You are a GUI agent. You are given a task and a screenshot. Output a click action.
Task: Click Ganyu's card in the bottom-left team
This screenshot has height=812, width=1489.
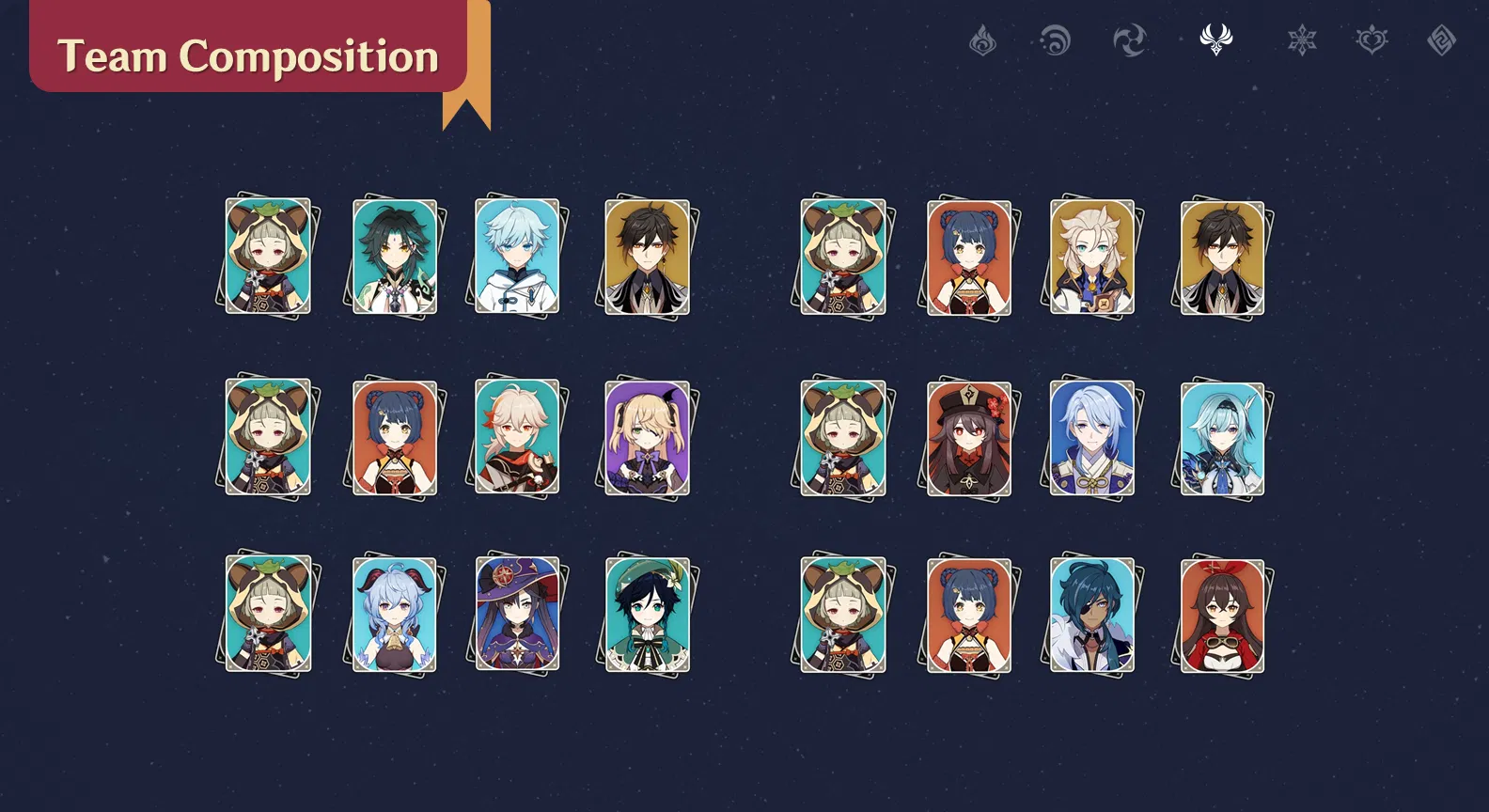point(393,614)
